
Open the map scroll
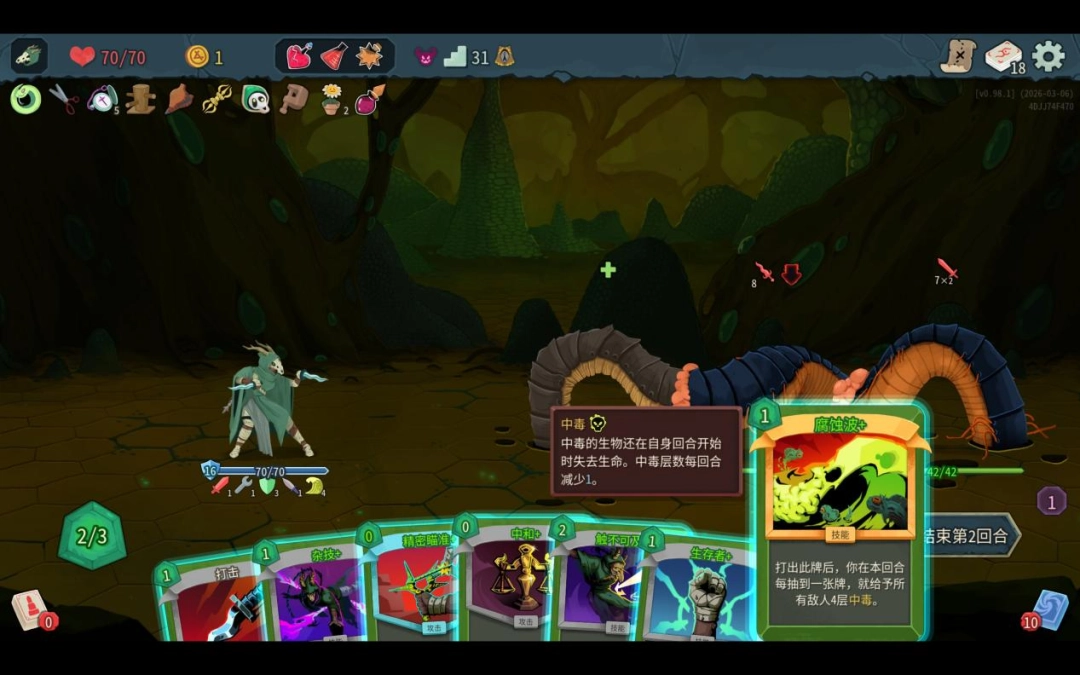click(957, 56)
